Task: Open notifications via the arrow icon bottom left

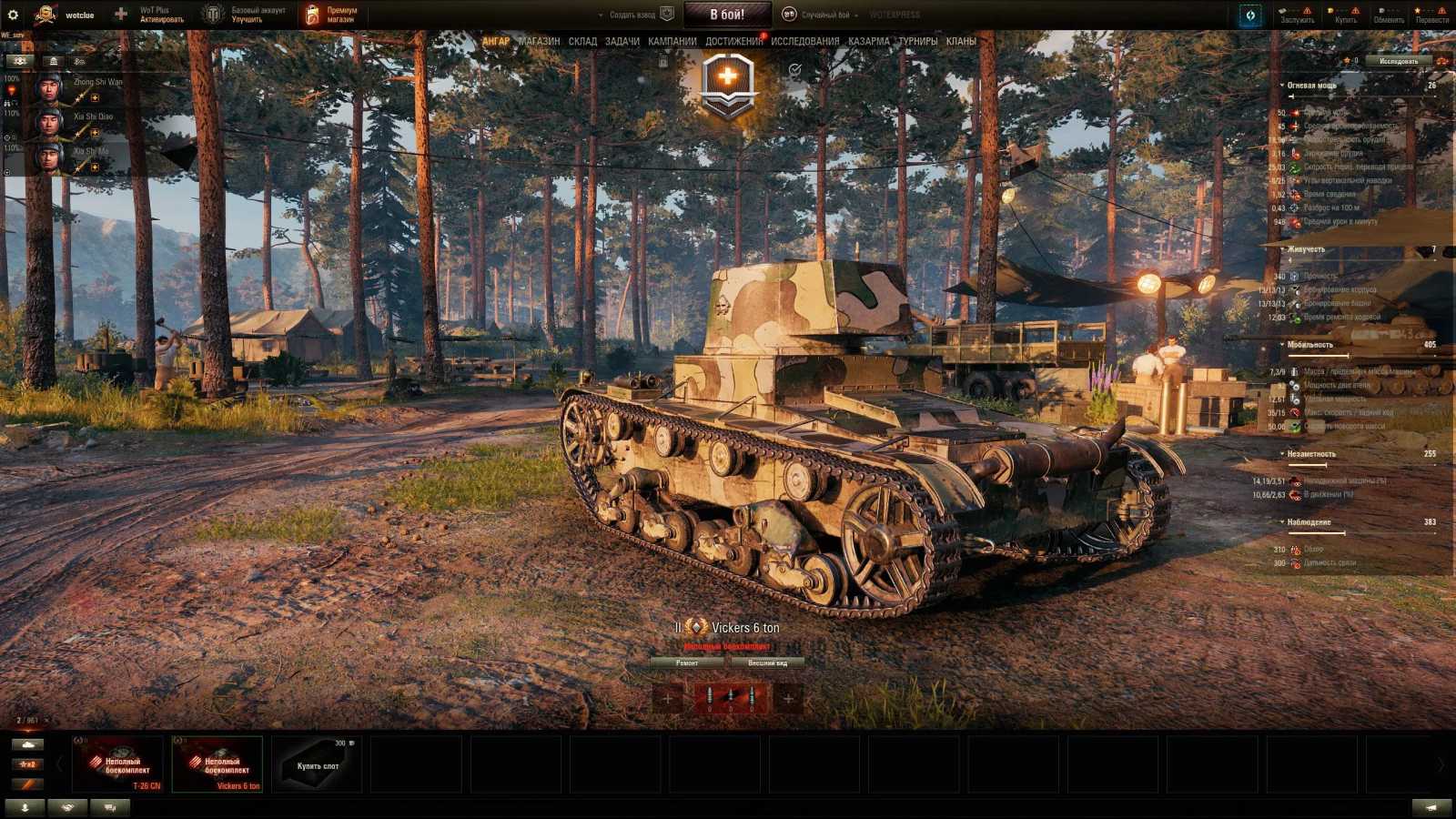Action: point(25,807)
